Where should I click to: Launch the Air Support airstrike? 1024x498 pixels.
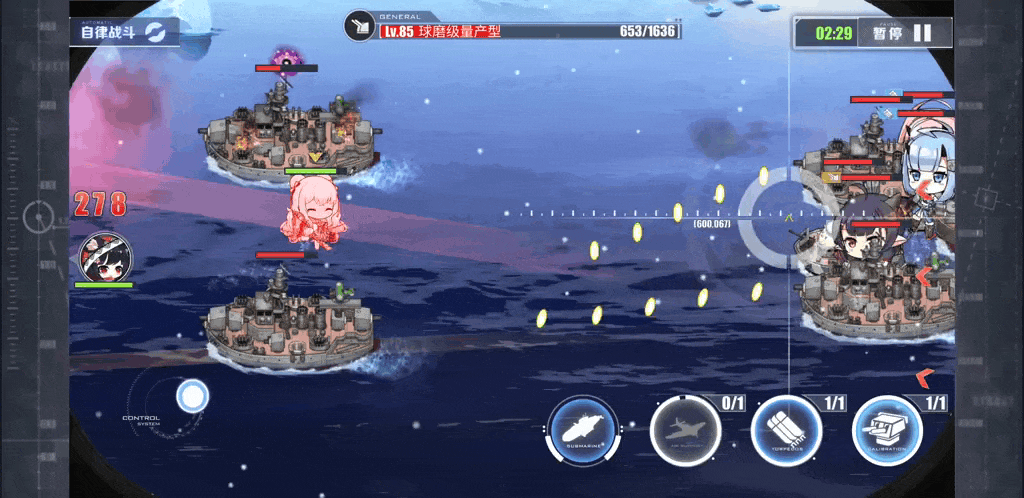click(685, 433)
